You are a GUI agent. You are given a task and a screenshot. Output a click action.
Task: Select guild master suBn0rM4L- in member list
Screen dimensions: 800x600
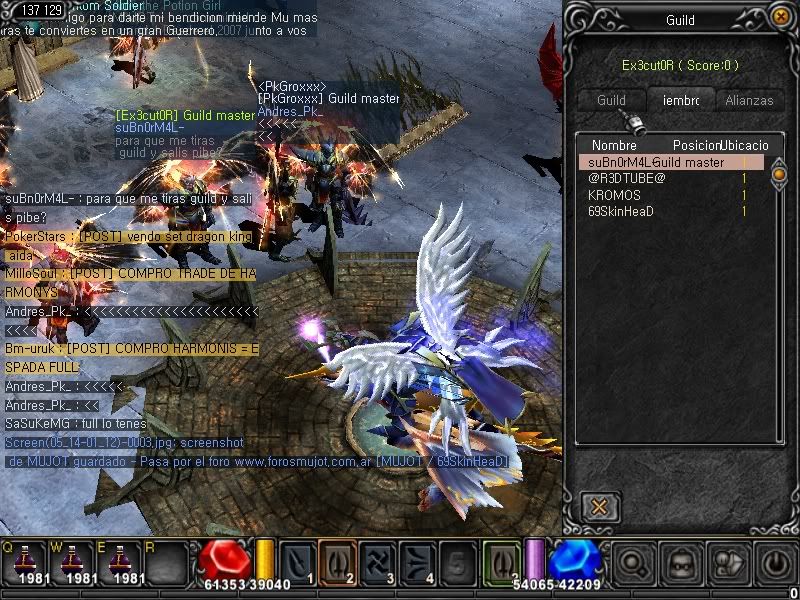670,162
